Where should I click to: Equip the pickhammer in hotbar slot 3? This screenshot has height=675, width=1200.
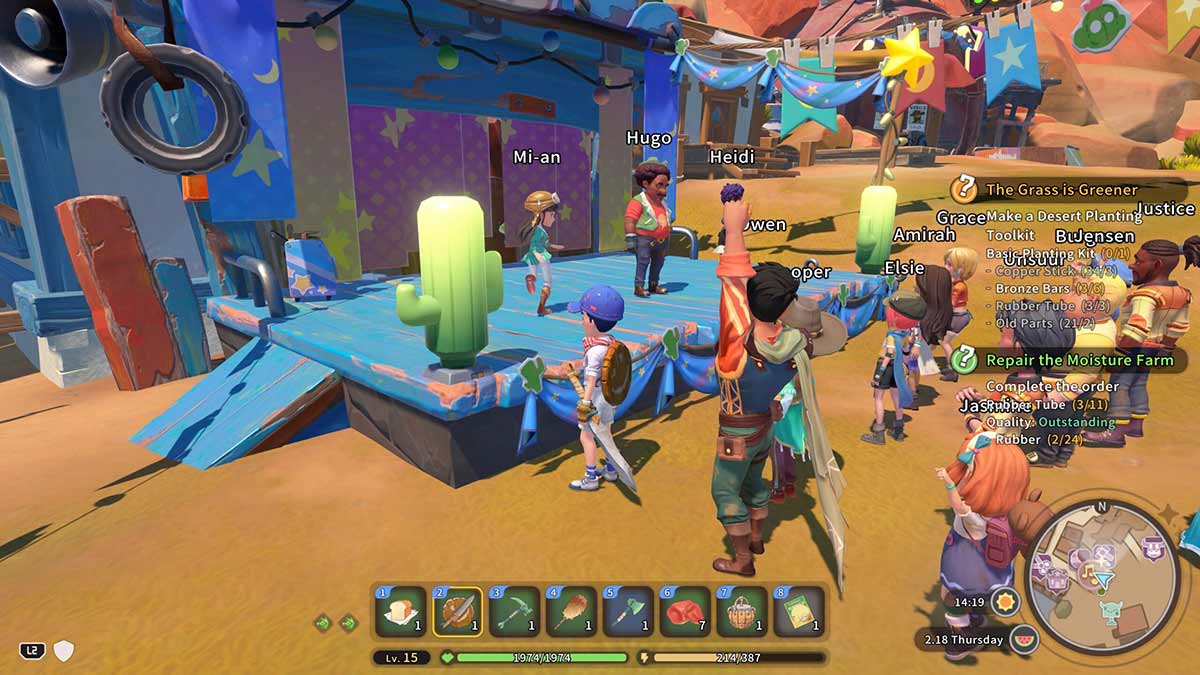[x=514, y=612]
